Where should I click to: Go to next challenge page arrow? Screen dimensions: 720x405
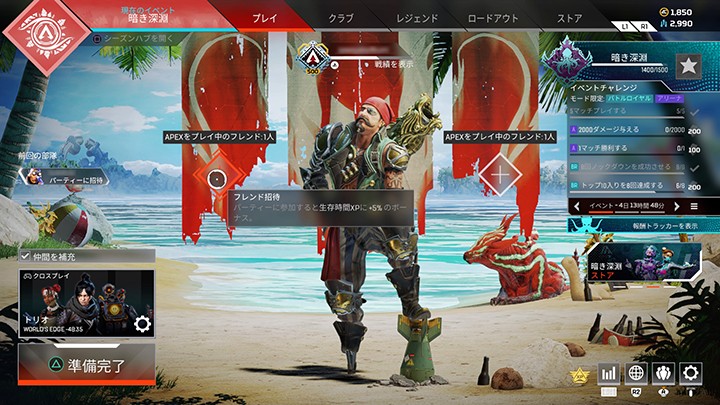pos(675,205)
